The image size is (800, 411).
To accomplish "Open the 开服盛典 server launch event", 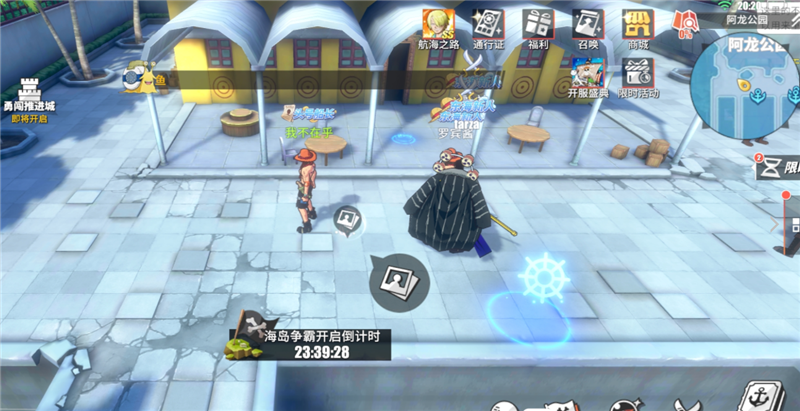I will click(587, 76).
